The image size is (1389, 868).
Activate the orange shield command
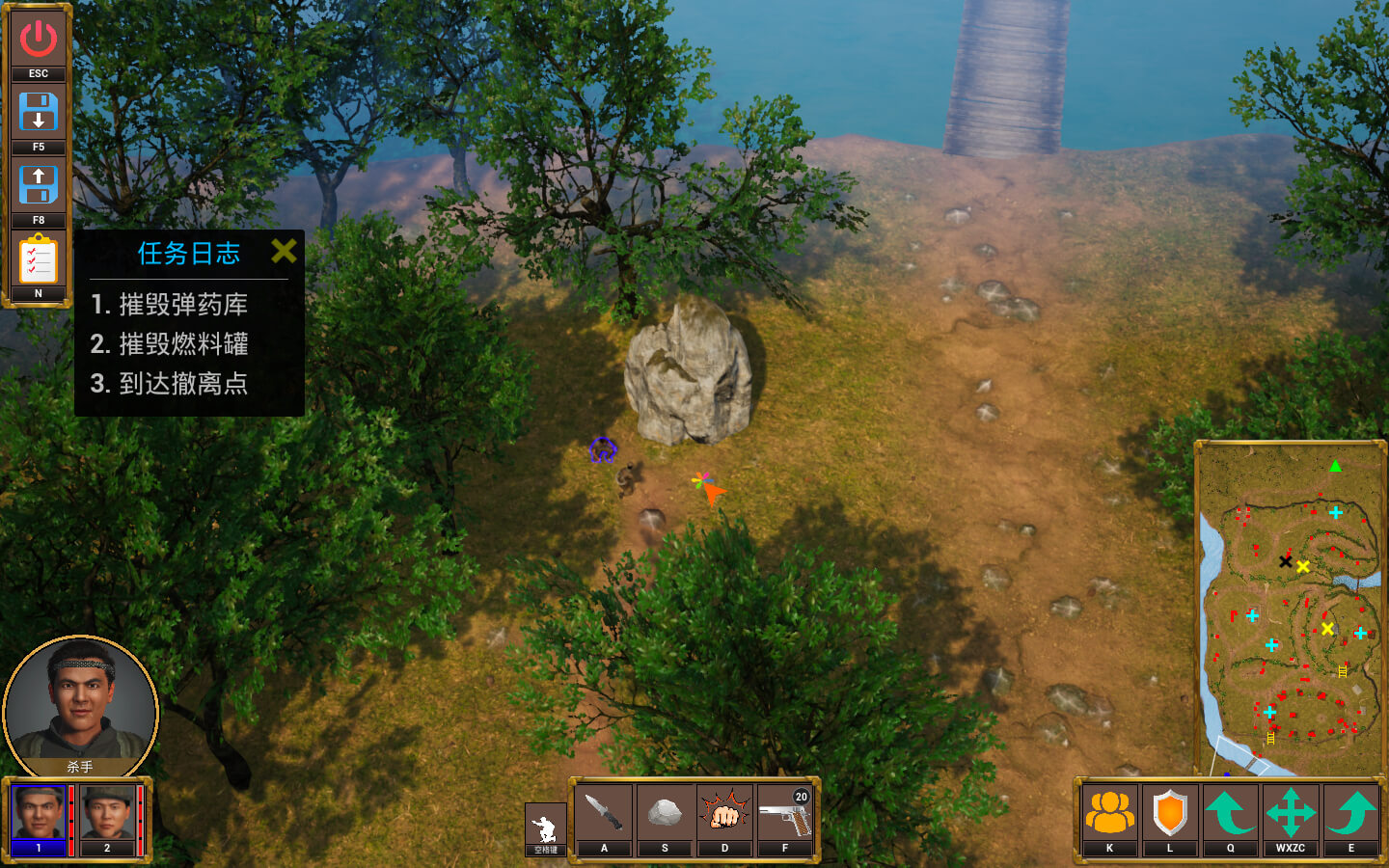[x=1169, y=814]
